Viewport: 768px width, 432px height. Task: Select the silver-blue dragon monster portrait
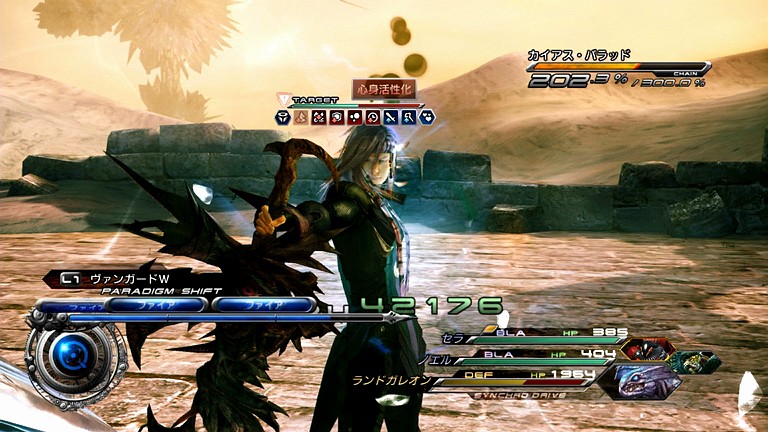point(647,381)
